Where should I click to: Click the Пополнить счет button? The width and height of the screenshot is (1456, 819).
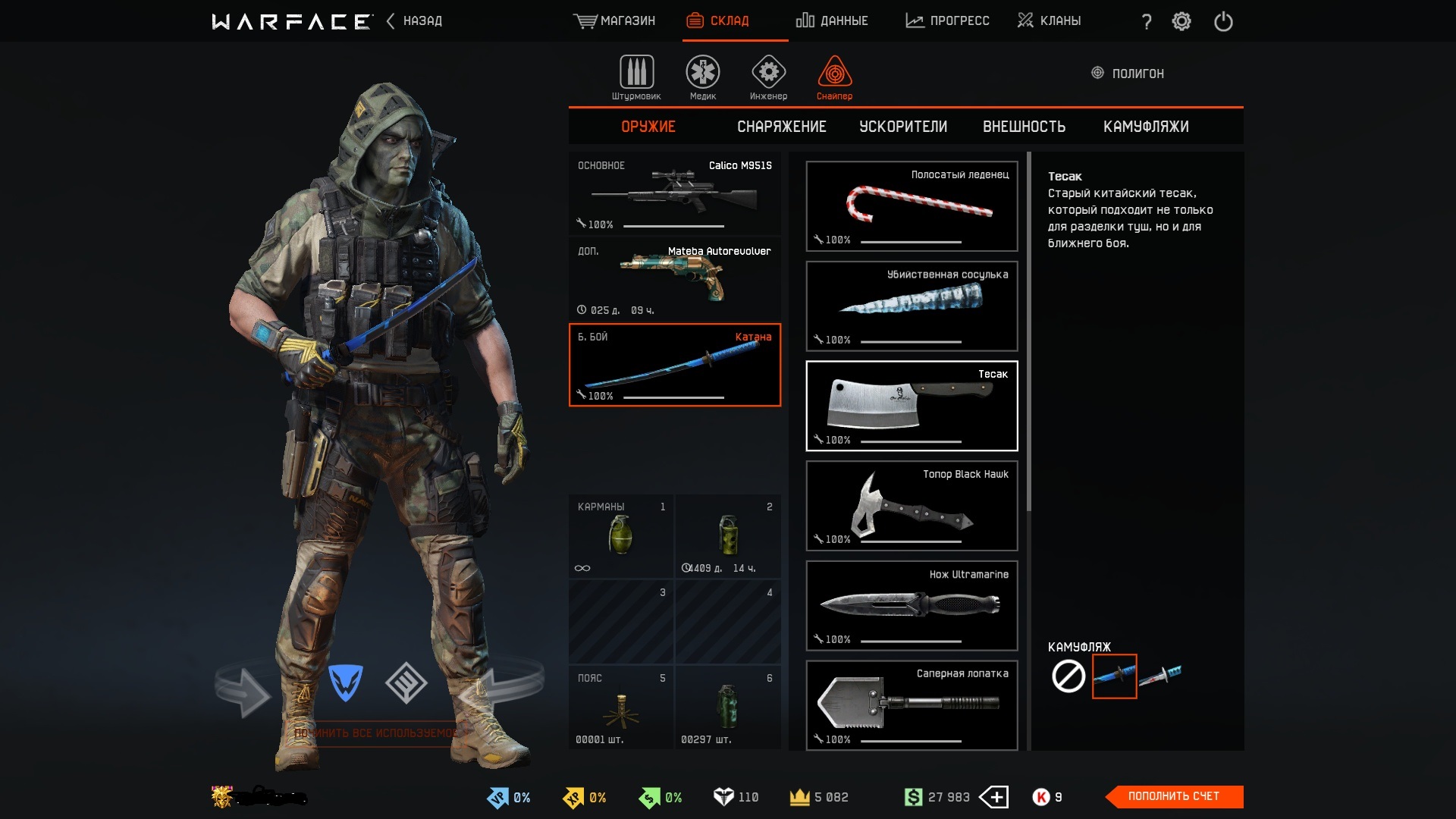coord(1173,796)
